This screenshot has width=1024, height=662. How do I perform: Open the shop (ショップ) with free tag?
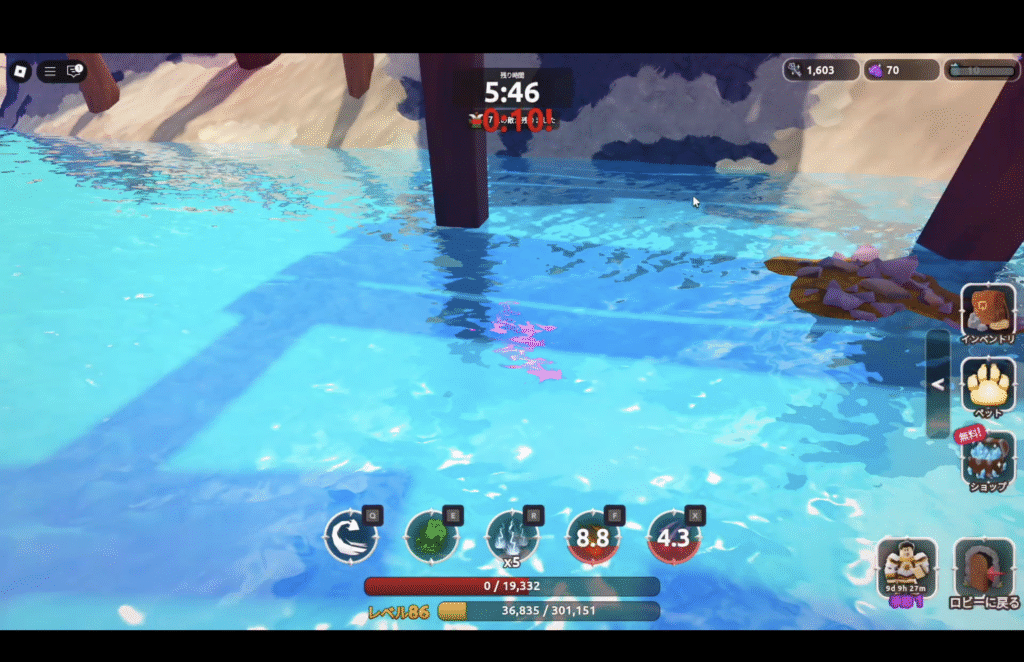(988, 458)
